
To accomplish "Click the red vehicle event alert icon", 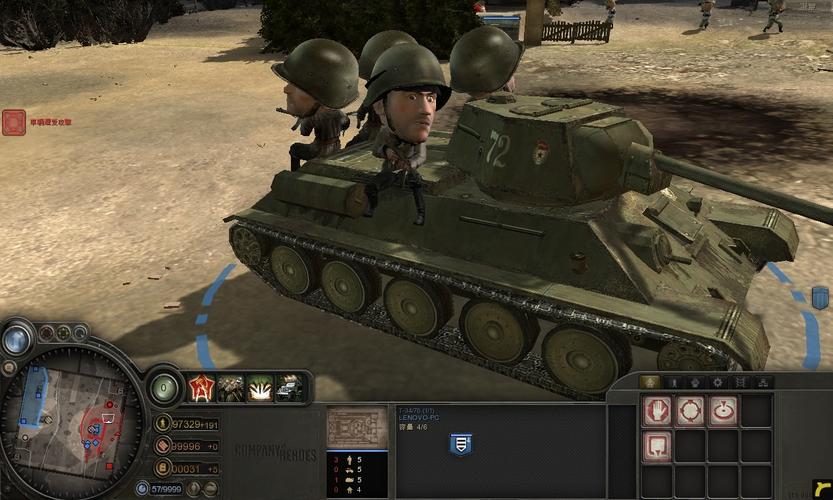I will [x=14, y=122].
